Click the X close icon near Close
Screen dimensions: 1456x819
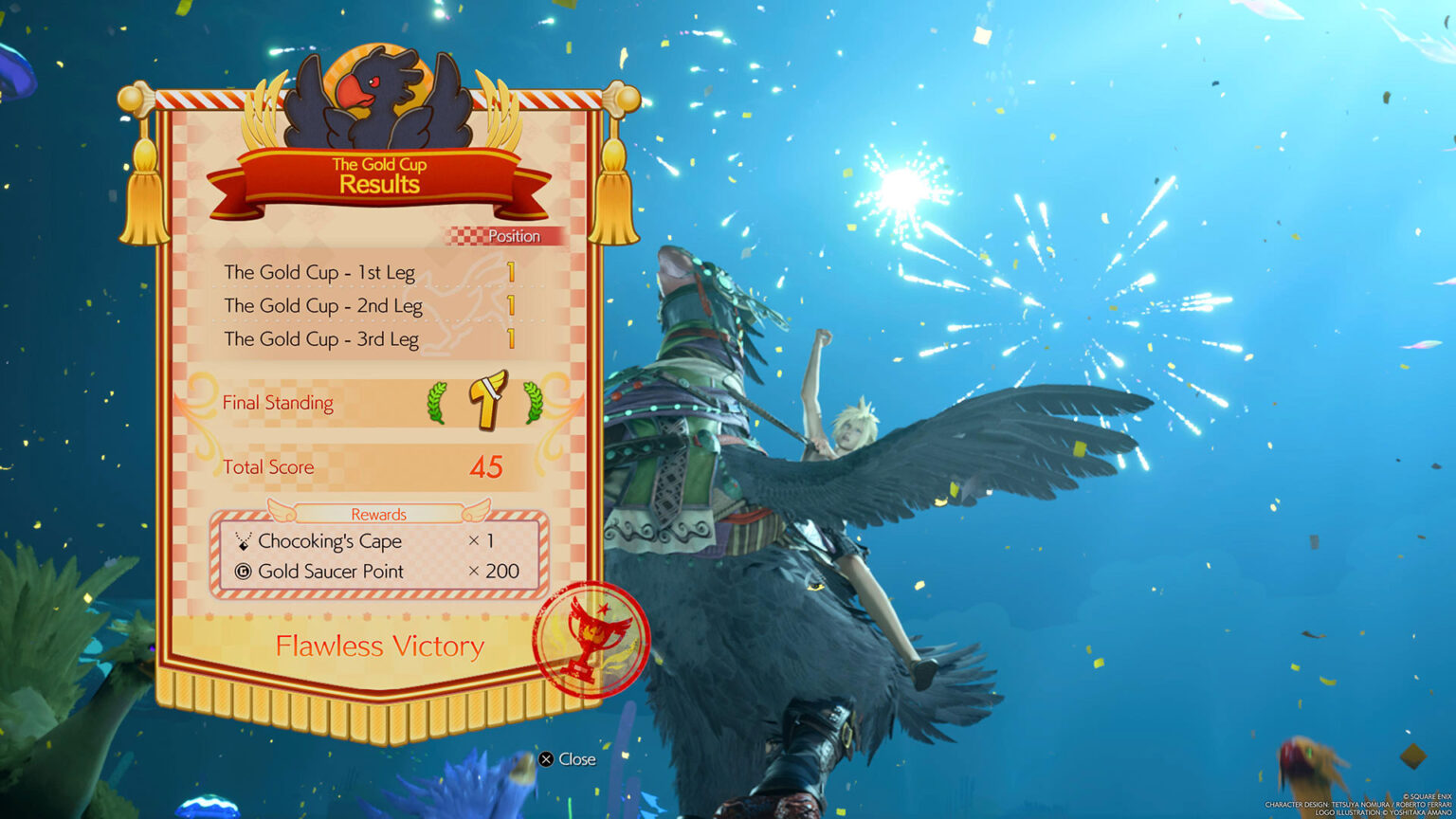545,758
